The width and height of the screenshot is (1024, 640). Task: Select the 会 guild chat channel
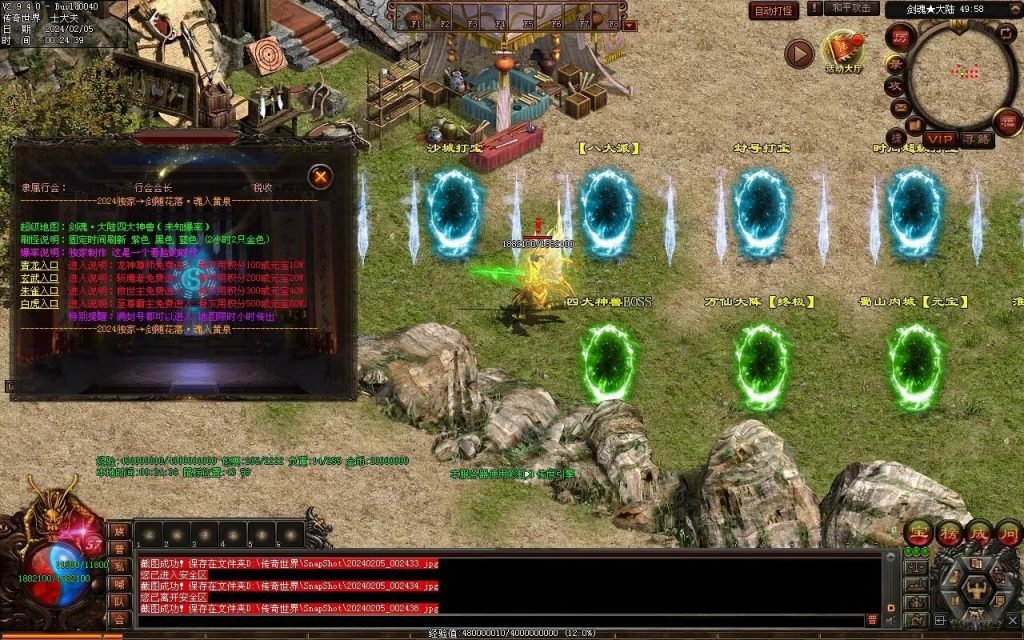click(x=119, y=619)
